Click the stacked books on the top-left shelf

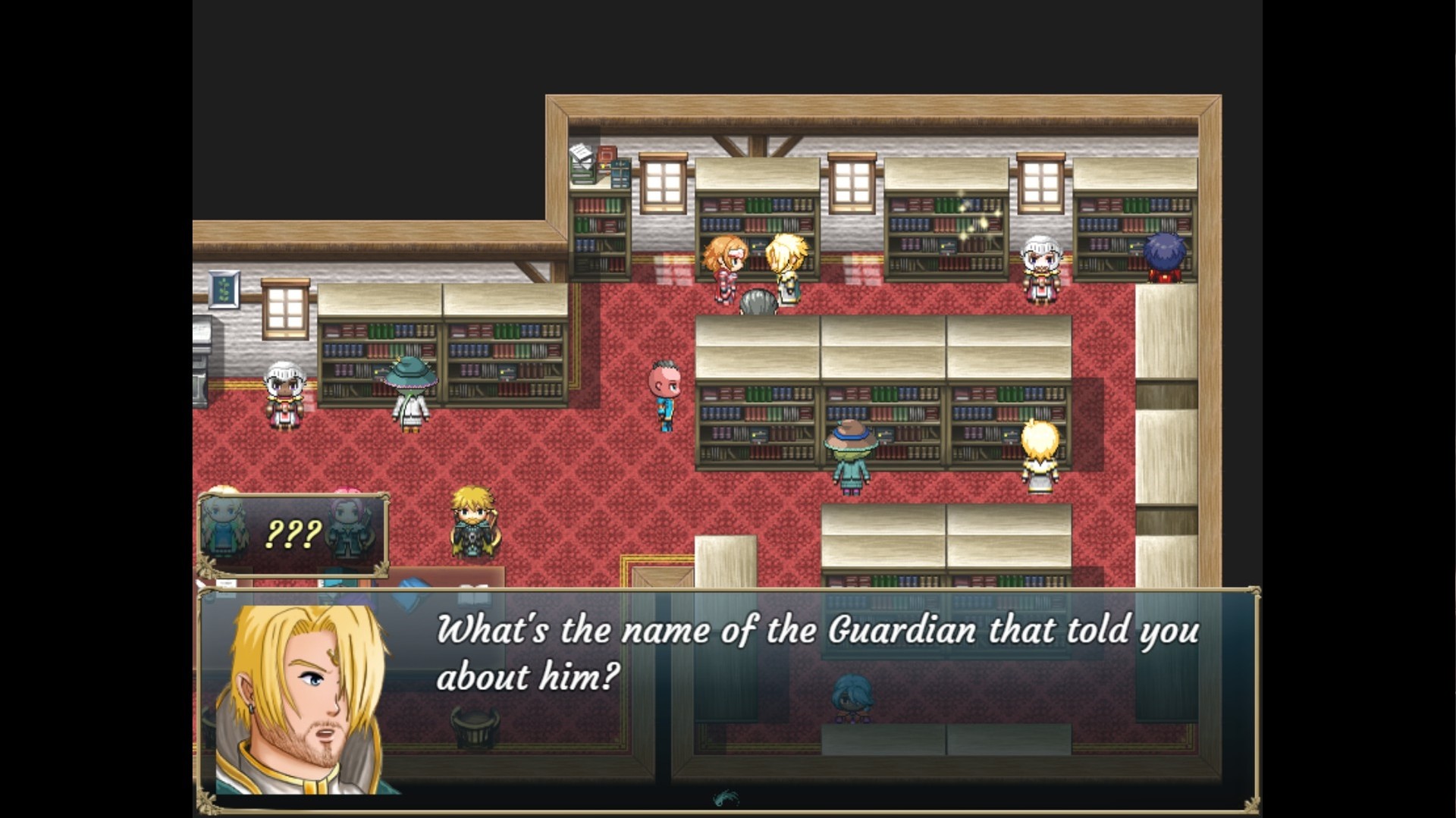[x=584, y=163]
